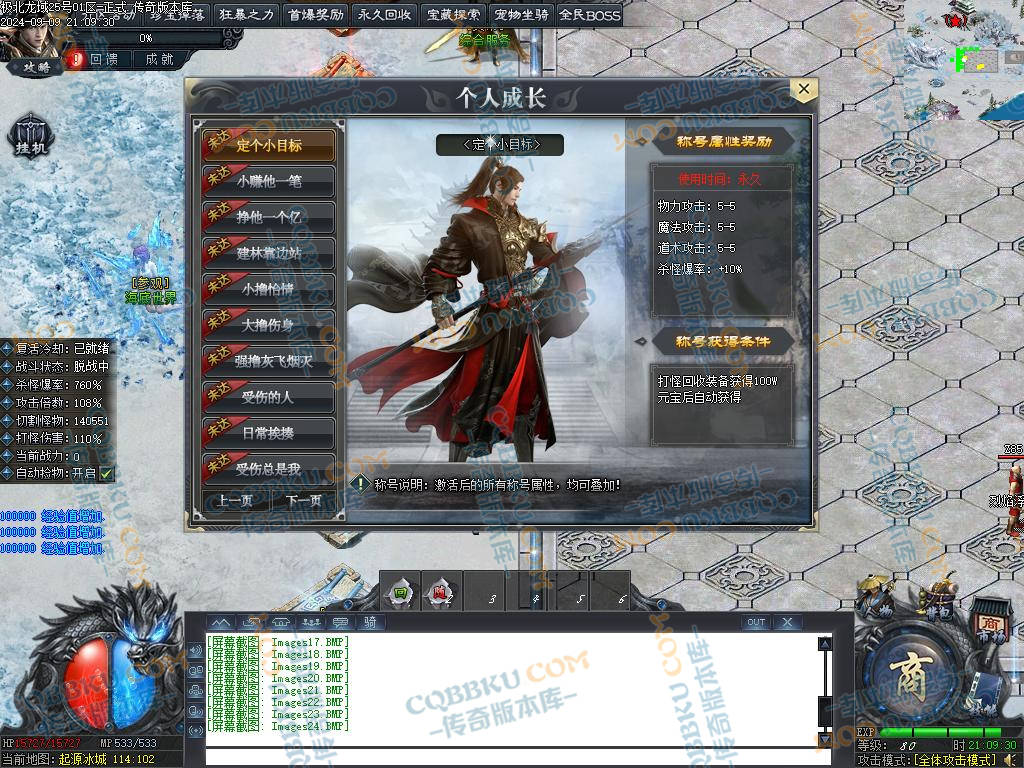Open the 大撸伤身 title entry
1024x768 pixels.
coord(269,325)
